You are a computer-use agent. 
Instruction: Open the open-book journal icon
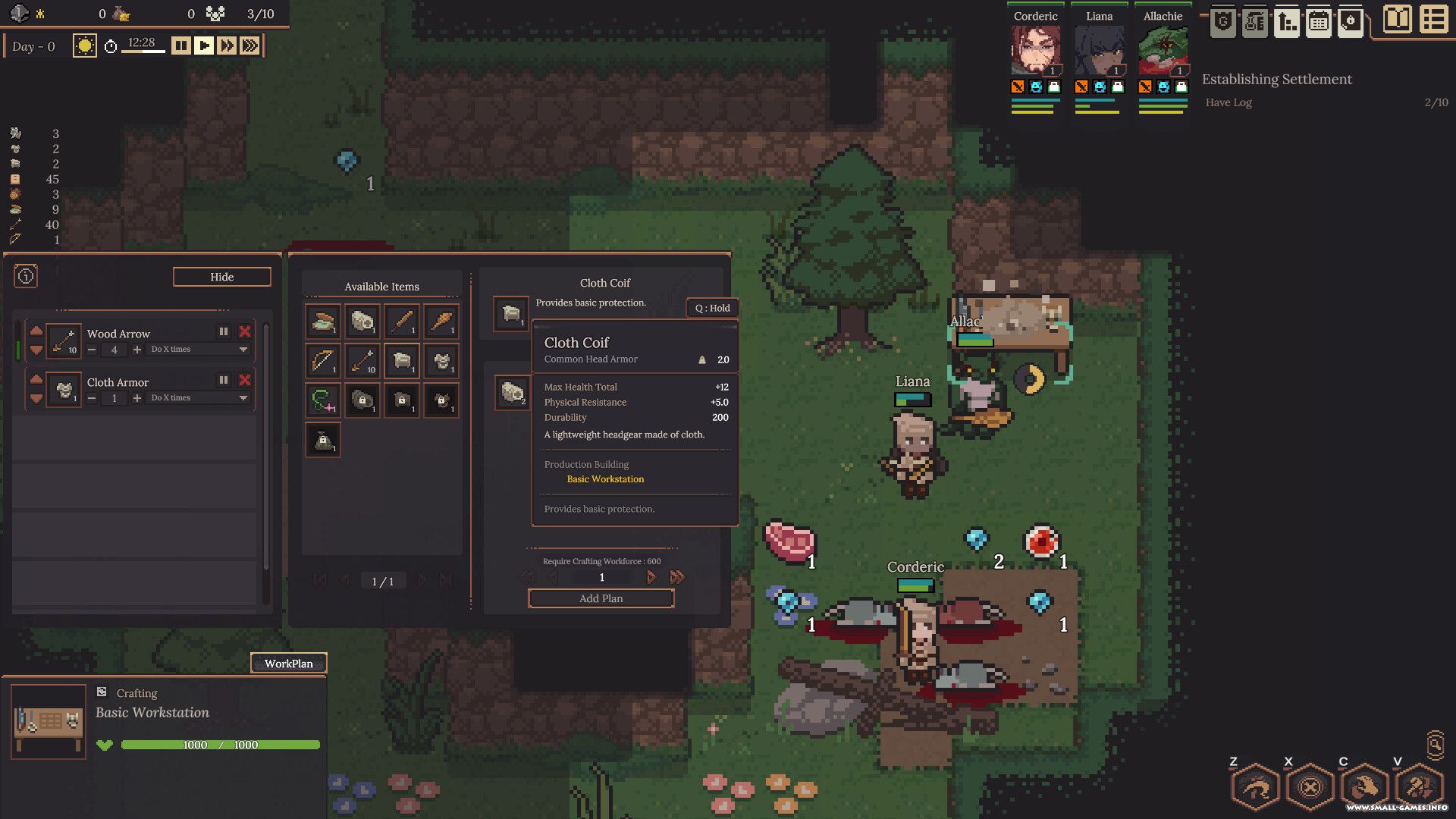click(1397, 20)
